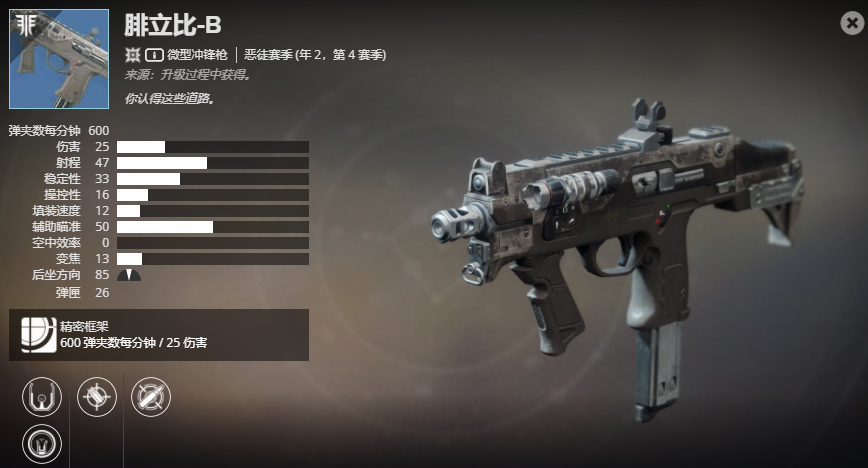Pick the crosshair-over-bullets perk
The image size is (868, 468).
(97, 396)
